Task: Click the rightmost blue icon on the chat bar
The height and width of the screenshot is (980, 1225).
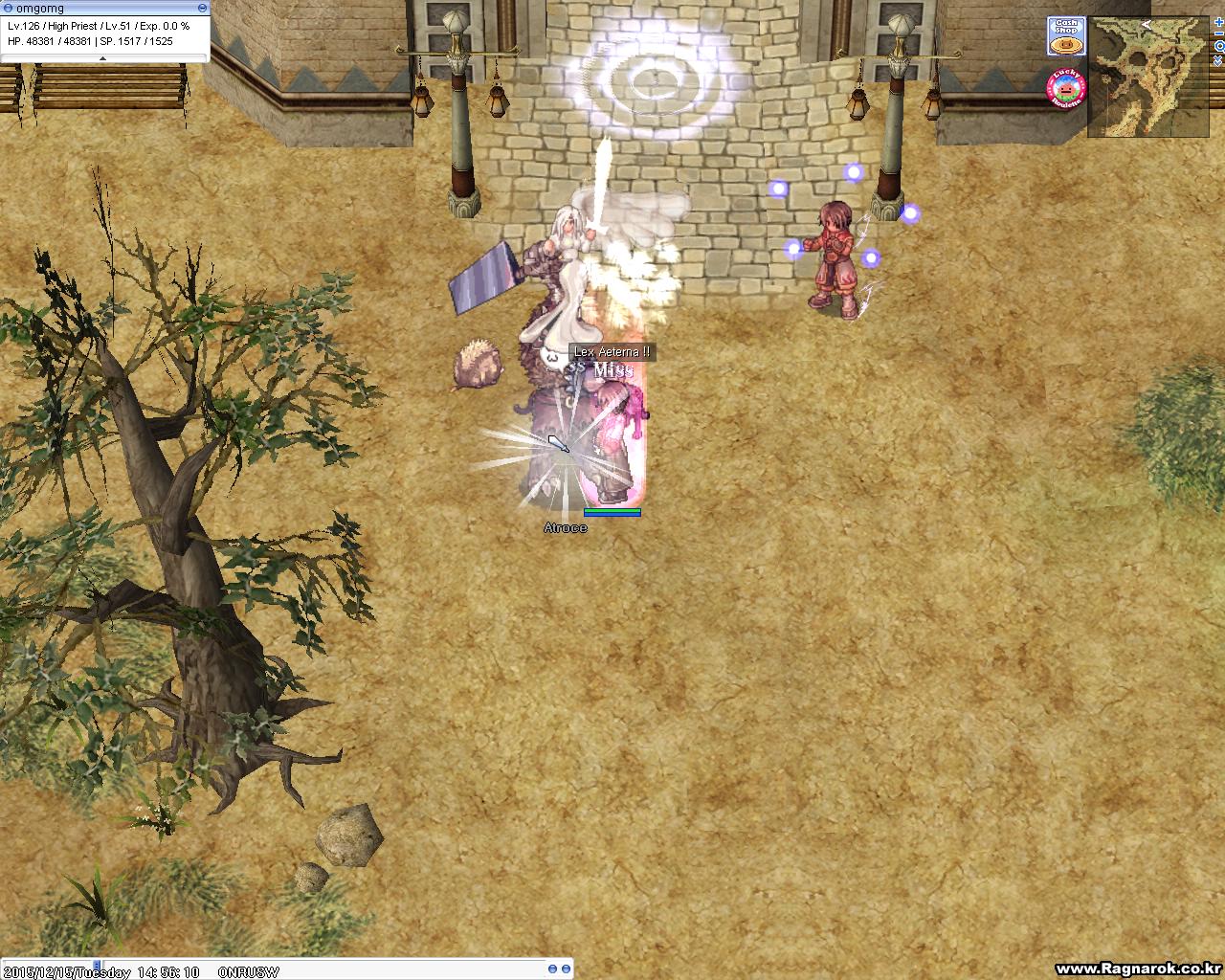Action: (566, 968)
